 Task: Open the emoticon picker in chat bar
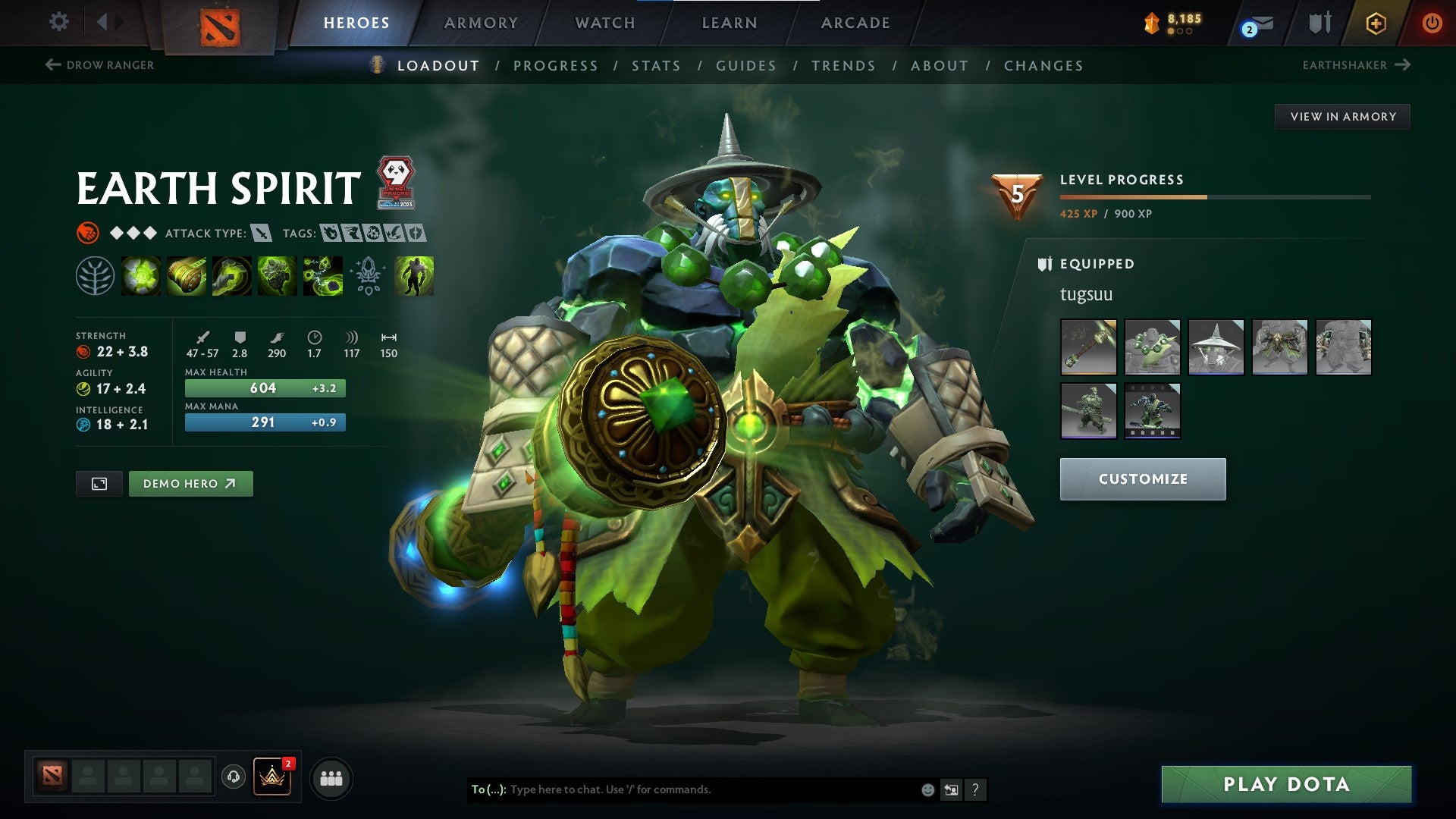pyautogui.click(x=927, y=789)
